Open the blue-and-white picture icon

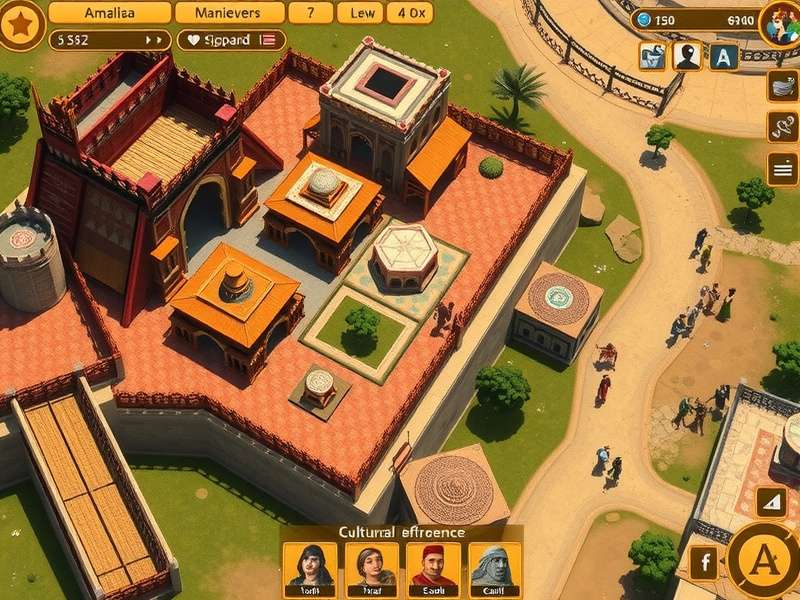pos(652,57)
